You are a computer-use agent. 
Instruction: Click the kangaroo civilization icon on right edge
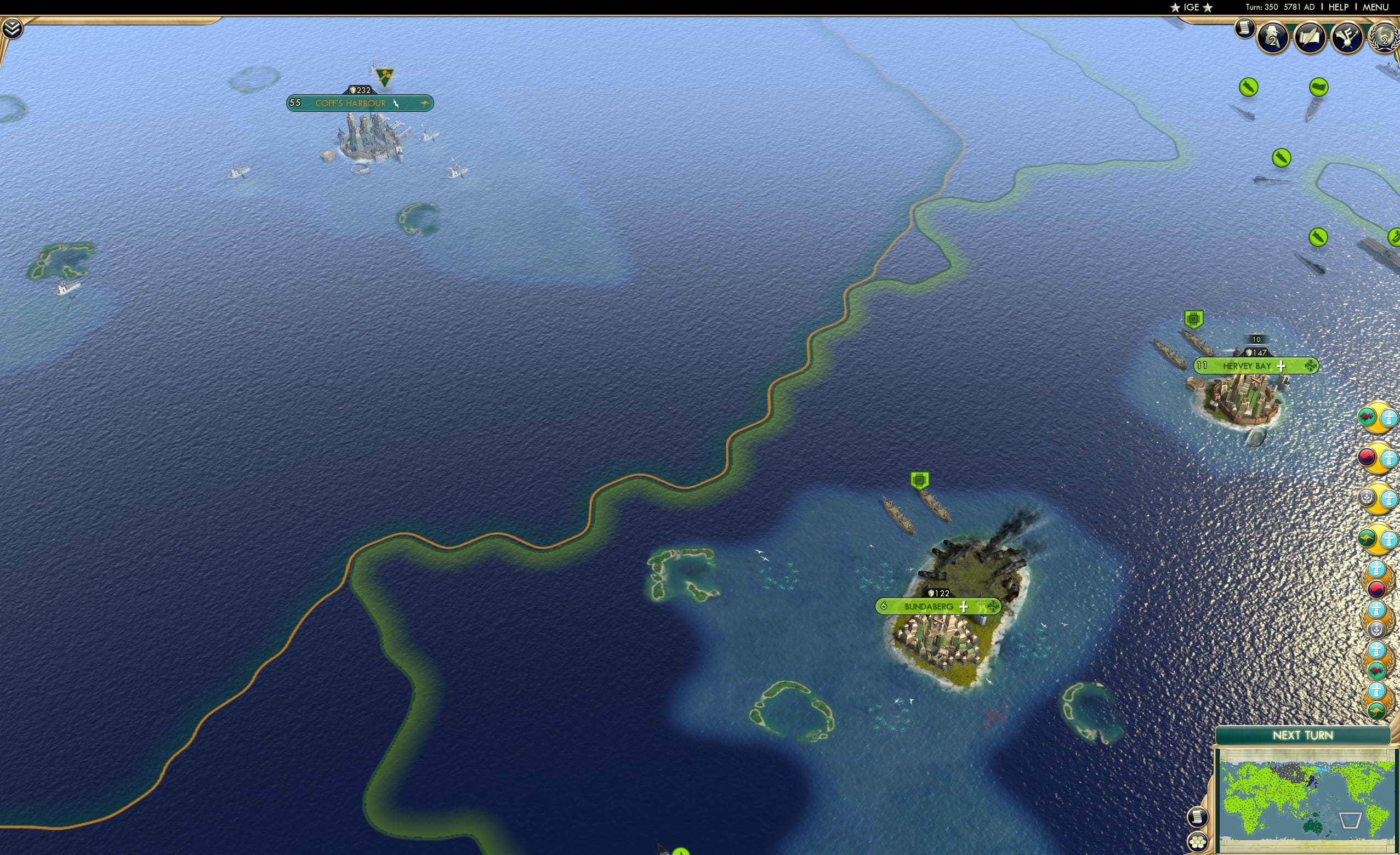(x=1368, y=539)
